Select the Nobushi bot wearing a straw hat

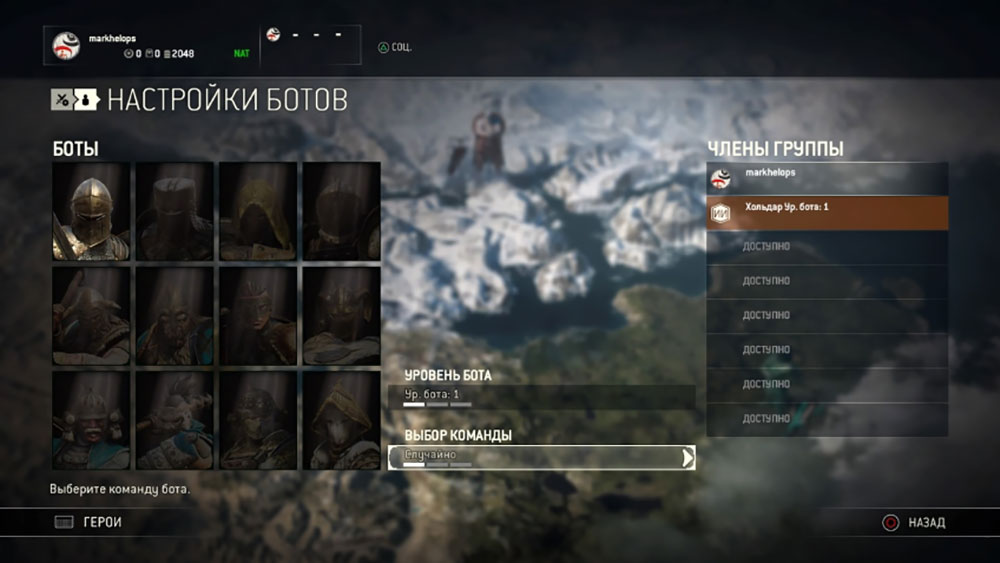tap(341, 419)
